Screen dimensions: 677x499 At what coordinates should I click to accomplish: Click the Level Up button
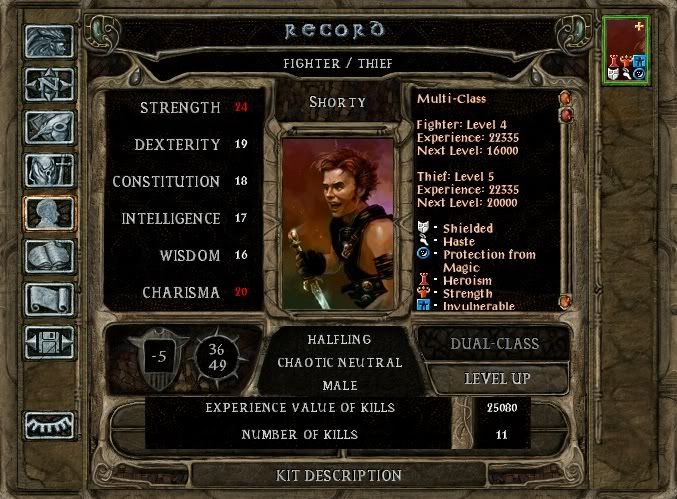click(x=497, y=379)
